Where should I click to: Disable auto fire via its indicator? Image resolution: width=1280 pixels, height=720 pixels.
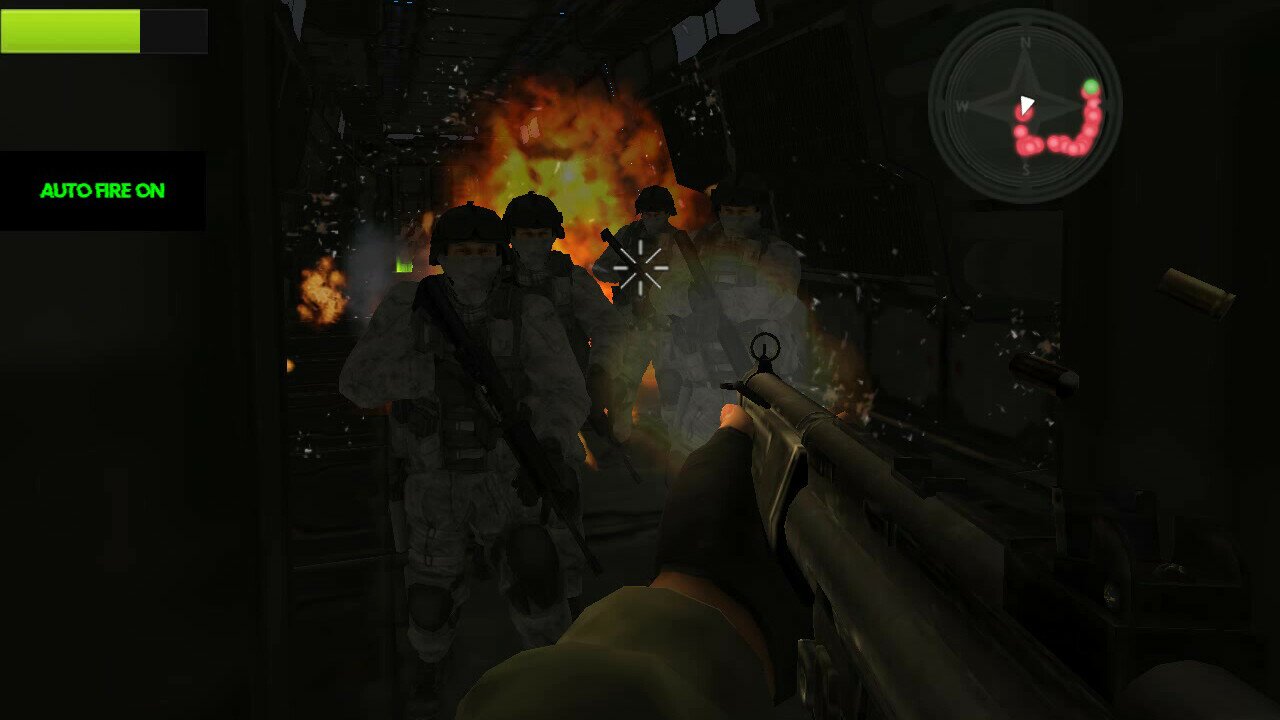coord(103,190)
